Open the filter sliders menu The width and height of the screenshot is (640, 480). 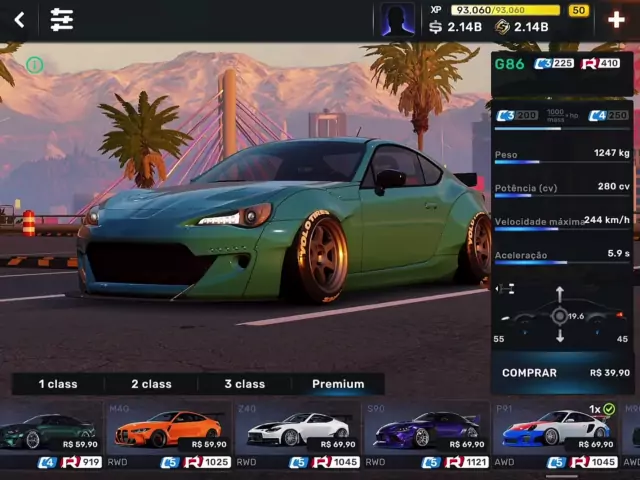click(x=62, y=20)
